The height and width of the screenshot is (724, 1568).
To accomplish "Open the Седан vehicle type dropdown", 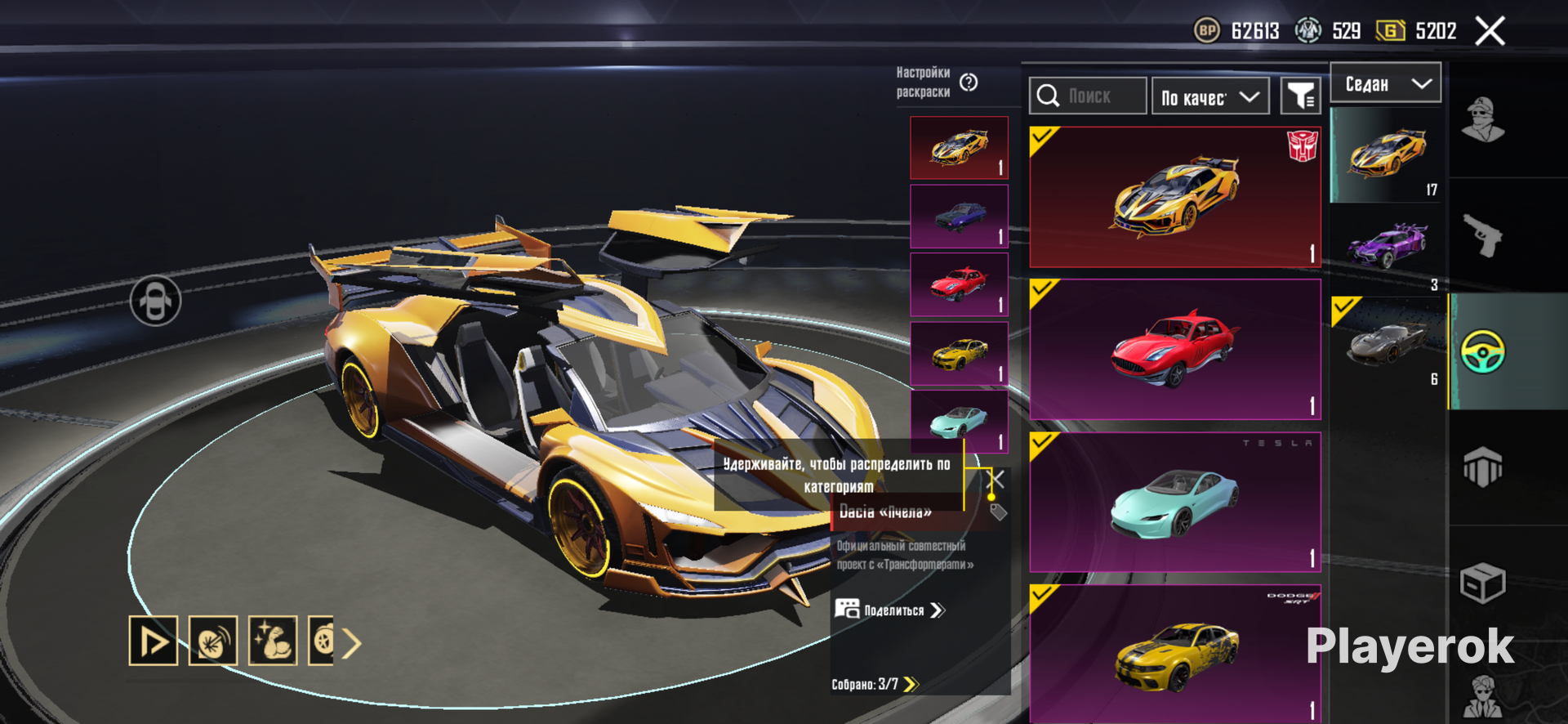I will point(1386,83).
